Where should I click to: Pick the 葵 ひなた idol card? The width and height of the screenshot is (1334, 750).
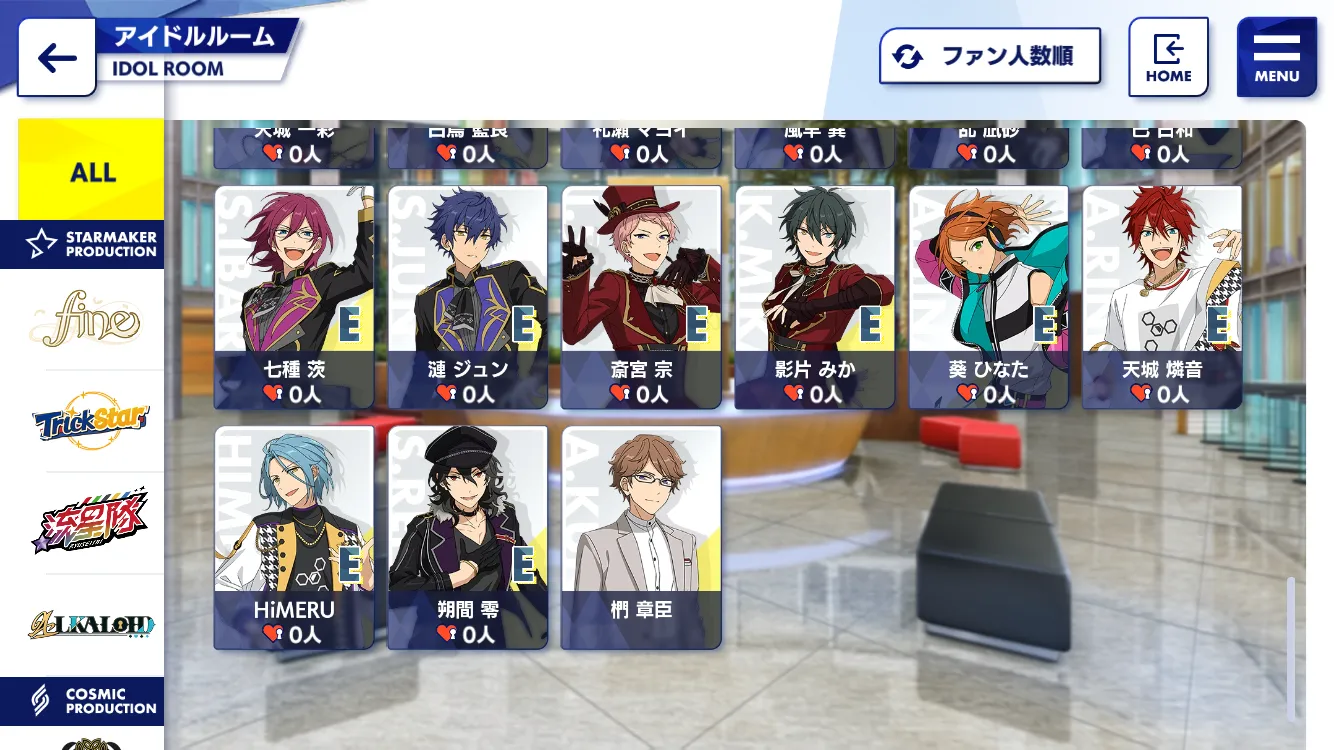(988, 297)
